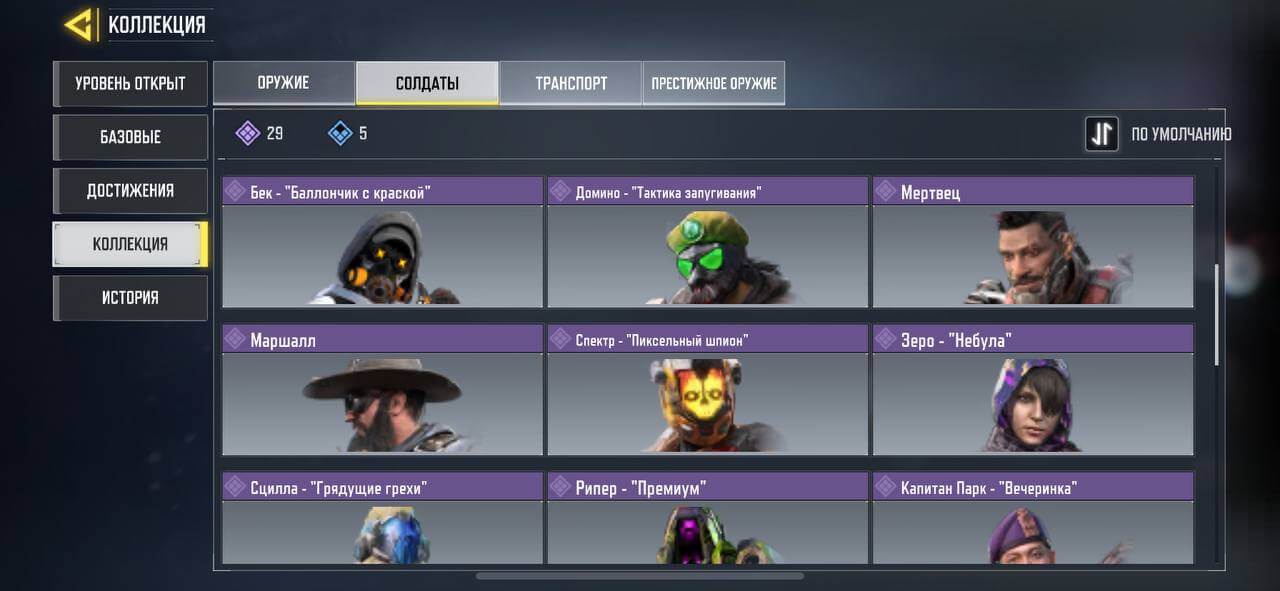Switch to the Транспорт tab
The image size is (1280, 591).
[571, 83]
